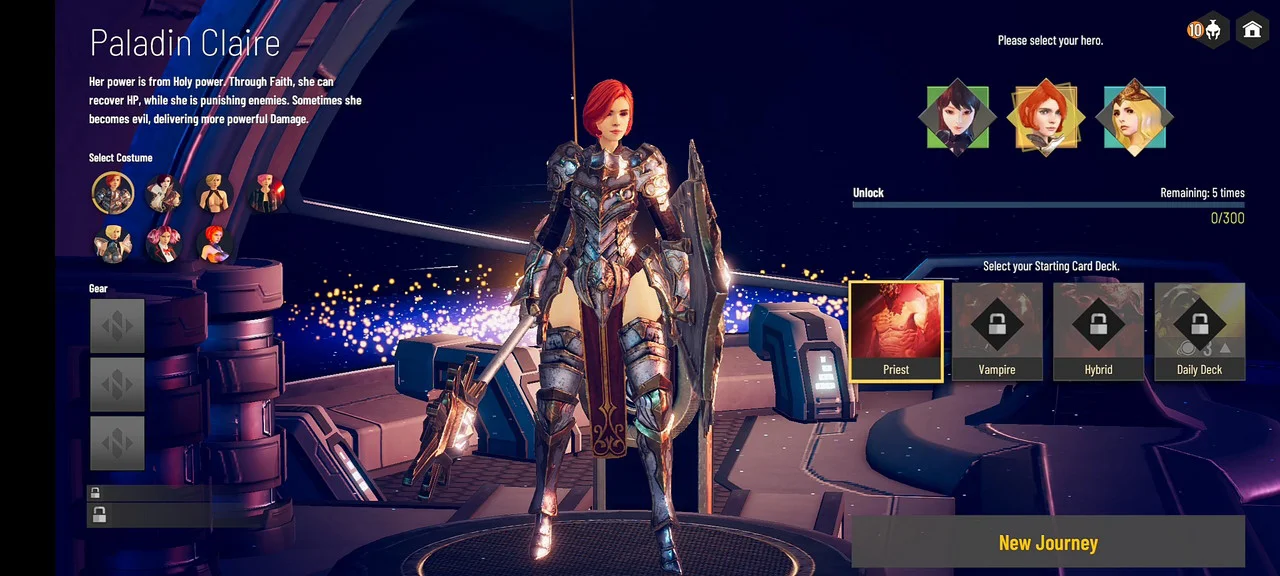This screenshot has width=1280, height=576.
Task: Select the armored paladin costume
Action: [113, 193]
